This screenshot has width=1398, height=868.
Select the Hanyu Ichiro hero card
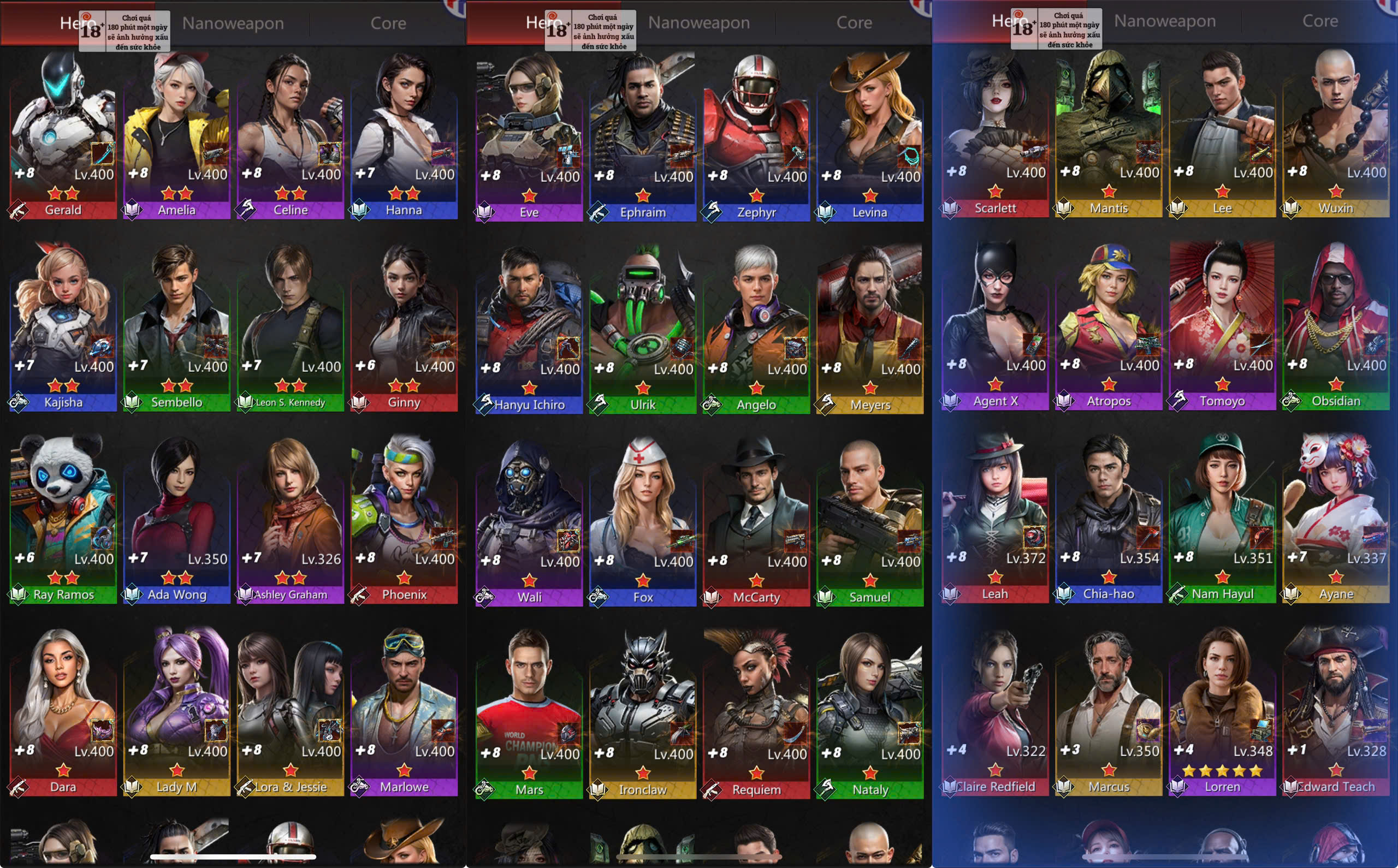[x=529, y=330]
